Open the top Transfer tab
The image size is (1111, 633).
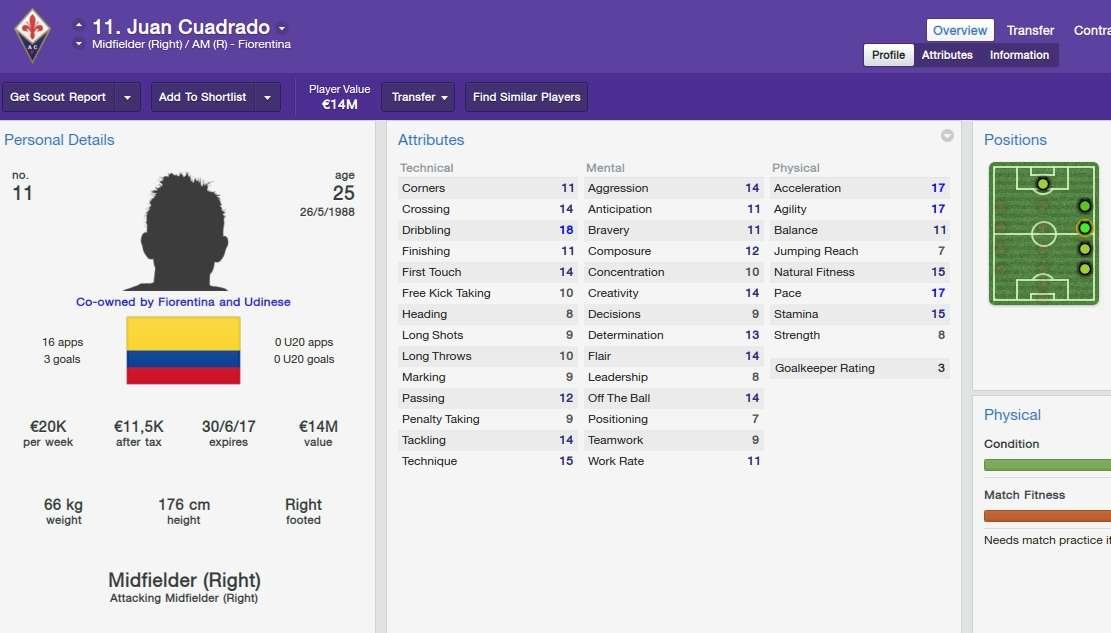[1030, 31]
